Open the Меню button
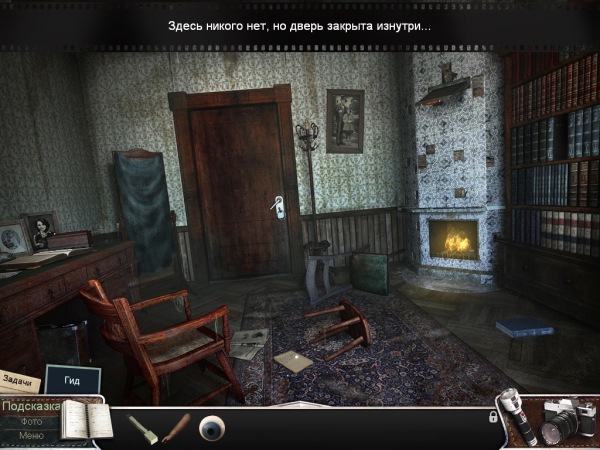The image size is (600, 450). pos(30,436)
